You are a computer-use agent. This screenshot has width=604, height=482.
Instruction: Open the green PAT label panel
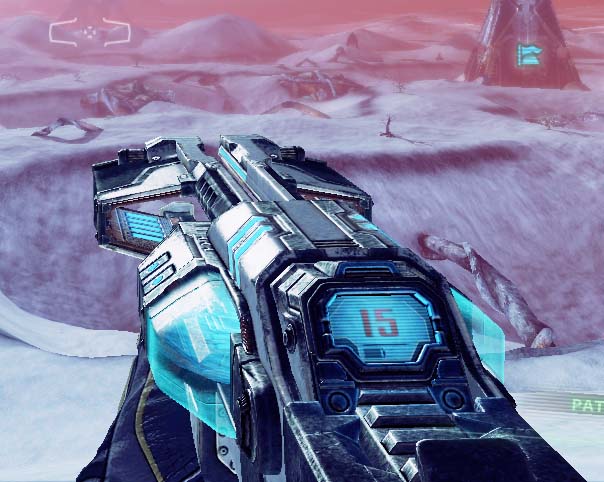pos(585,405)
